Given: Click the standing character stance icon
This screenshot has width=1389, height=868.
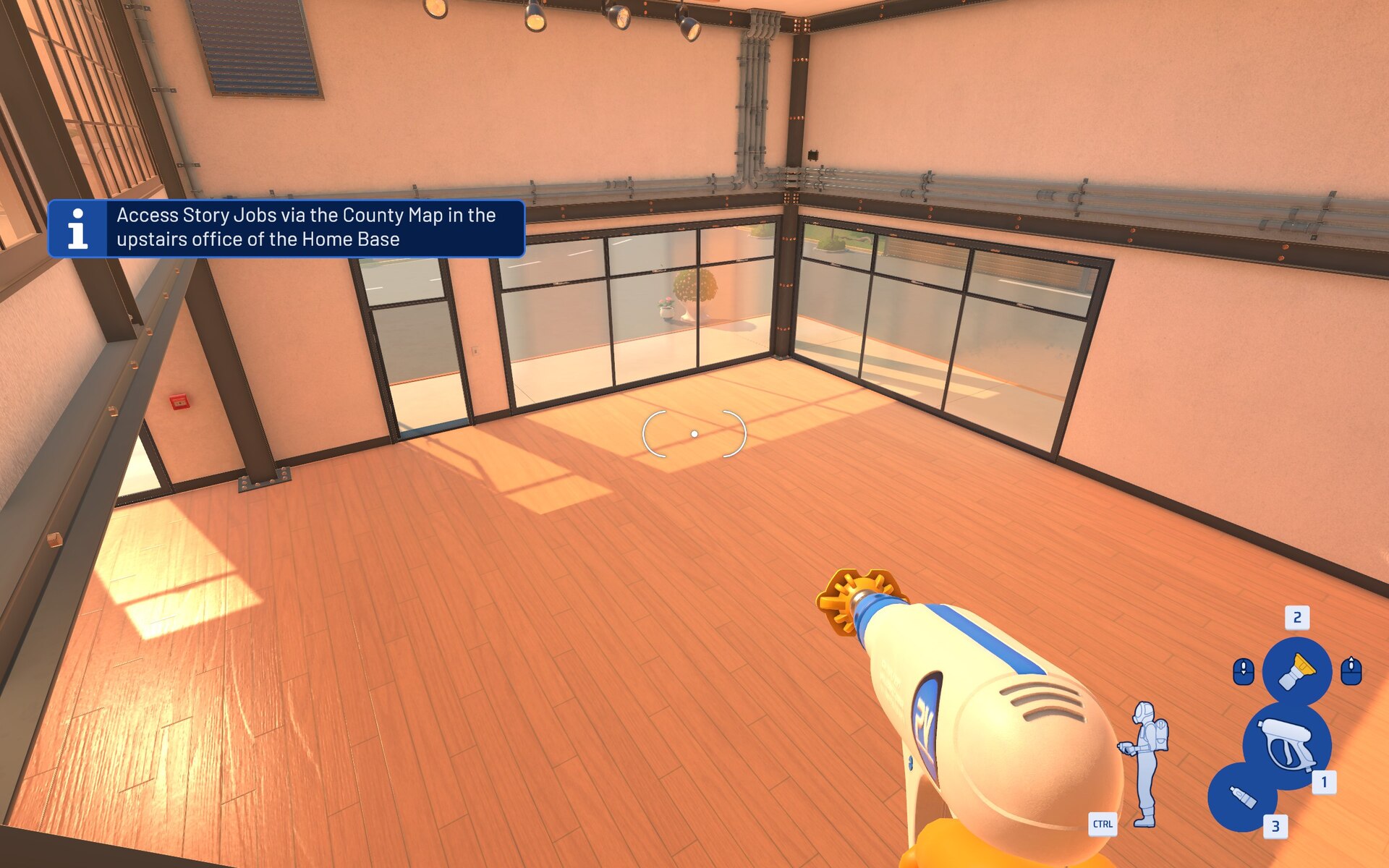Looking at the screenshot, I should pos(1145,763).
